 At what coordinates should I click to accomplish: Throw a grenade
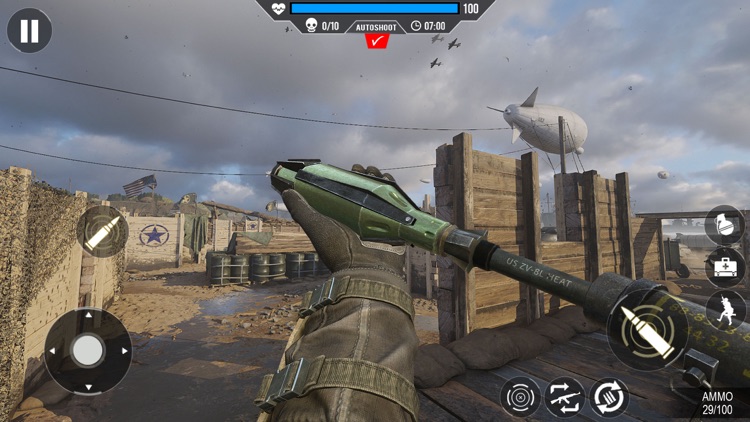[724, 225]
